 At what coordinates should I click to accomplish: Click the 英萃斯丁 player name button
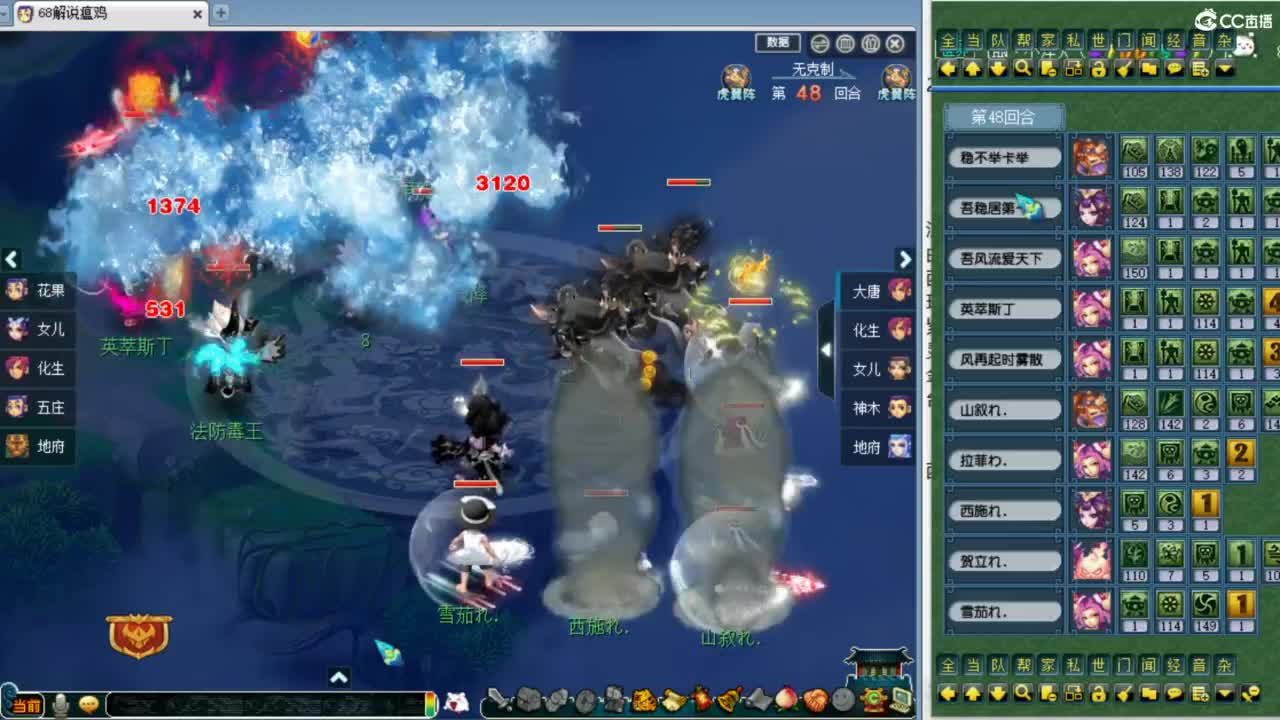[x=1004, y=308]
